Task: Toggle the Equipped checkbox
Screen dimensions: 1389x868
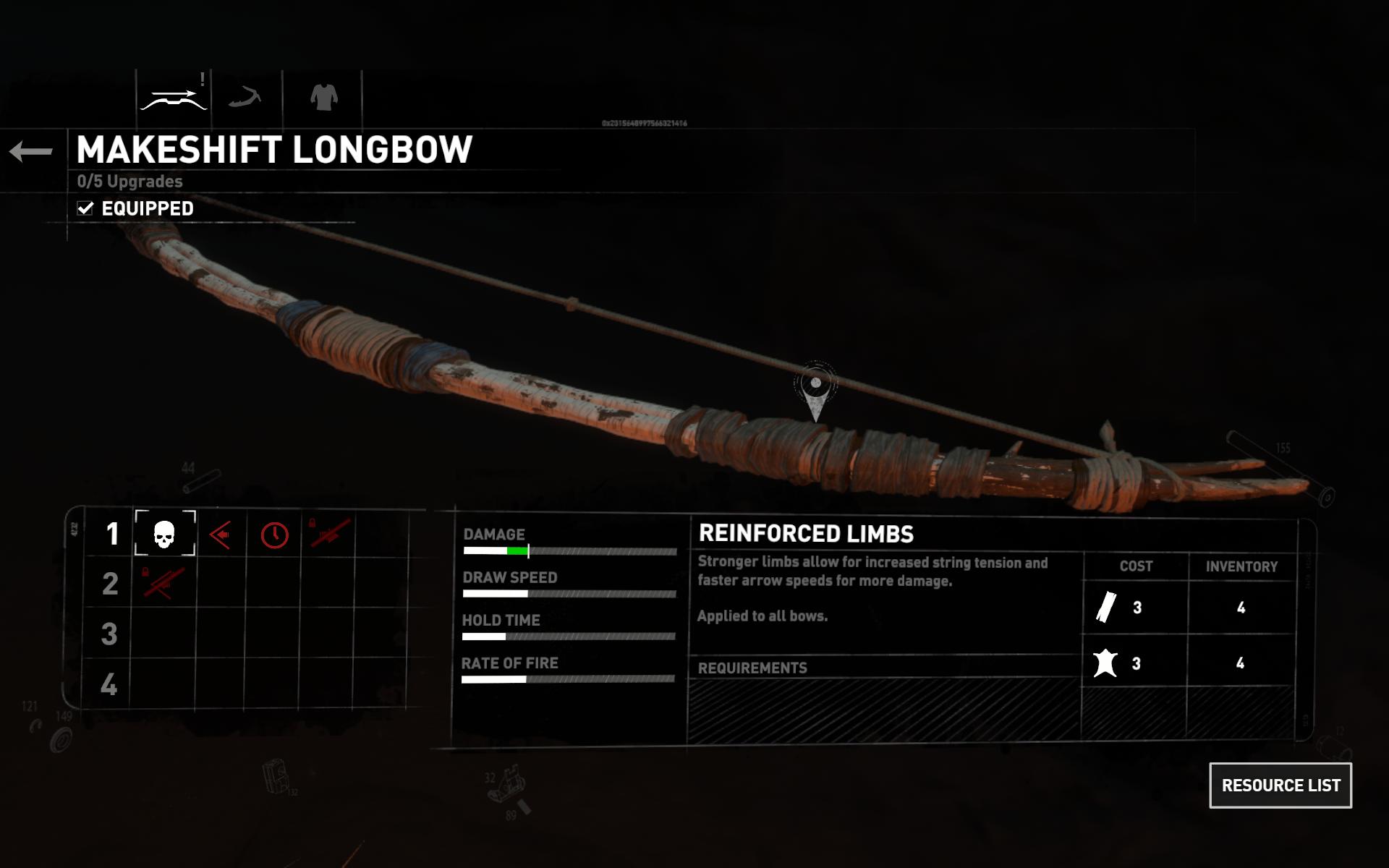Action: (85, 208)
